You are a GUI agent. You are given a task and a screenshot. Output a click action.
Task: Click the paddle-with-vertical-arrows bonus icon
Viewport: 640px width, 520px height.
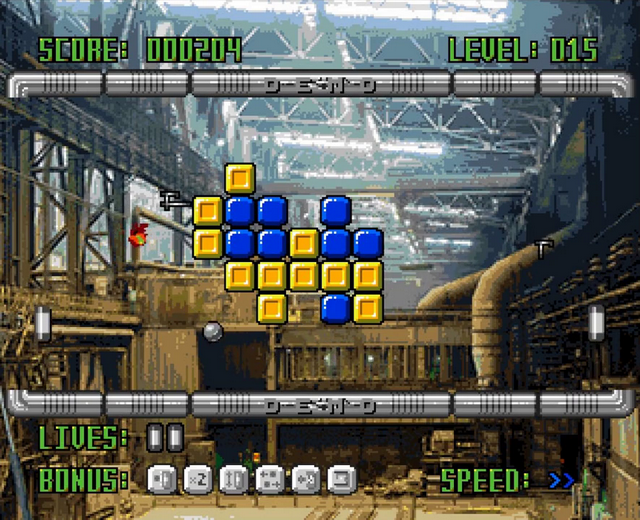[x=234, y=480]
